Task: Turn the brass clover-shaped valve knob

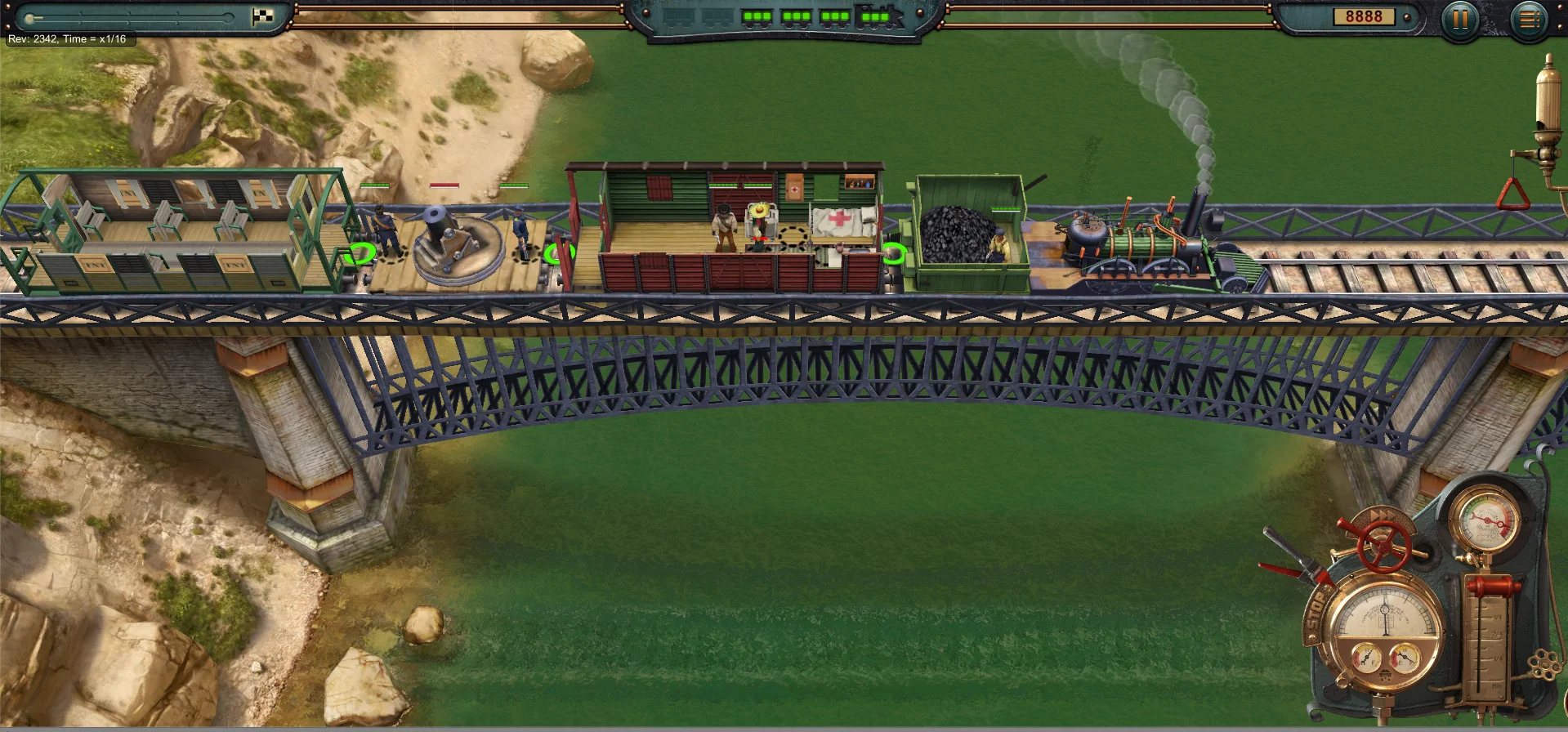Action: [x=1543, y=666]
